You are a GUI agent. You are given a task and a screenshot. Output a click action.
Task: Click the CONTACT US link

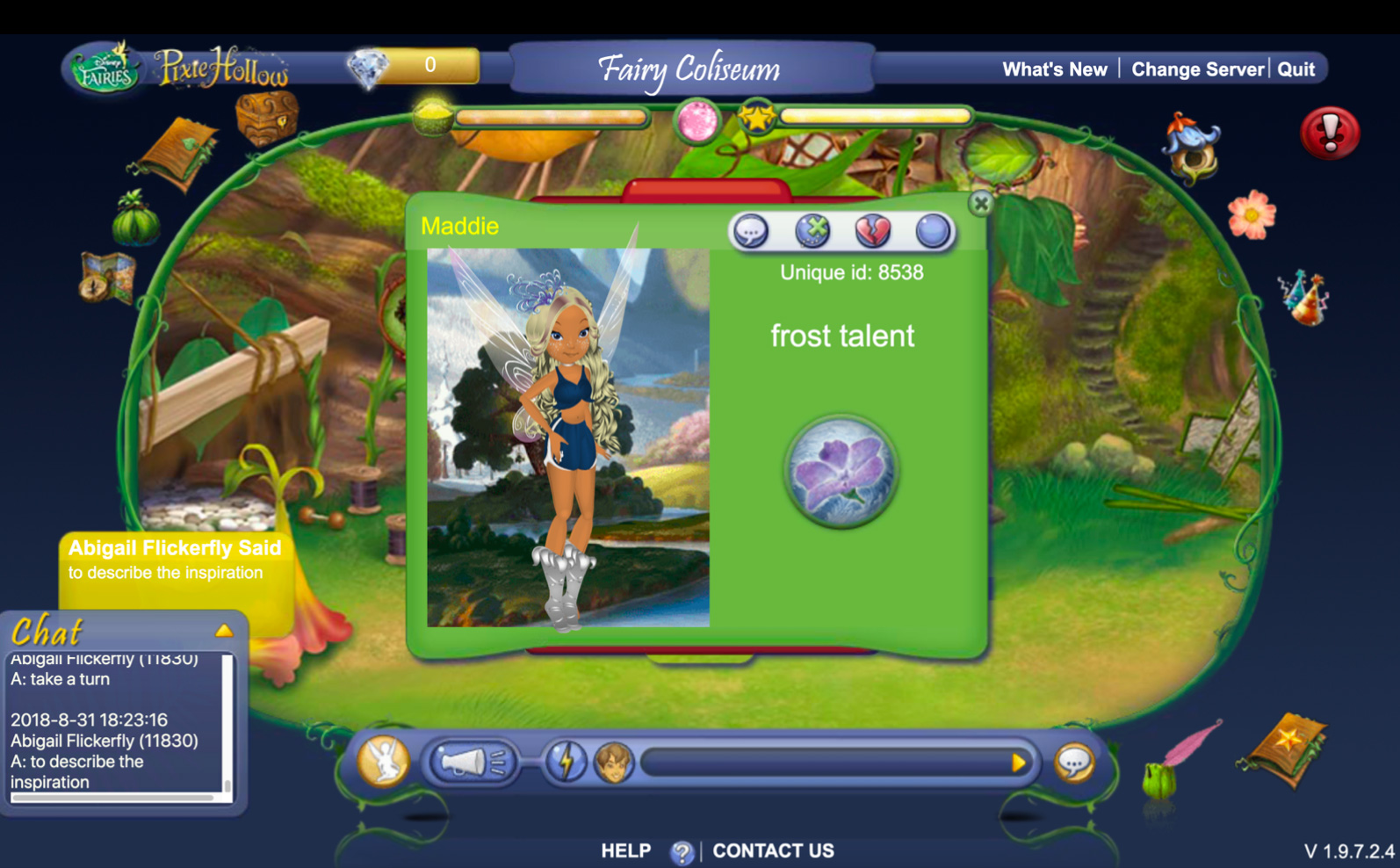tap(773, 850)
